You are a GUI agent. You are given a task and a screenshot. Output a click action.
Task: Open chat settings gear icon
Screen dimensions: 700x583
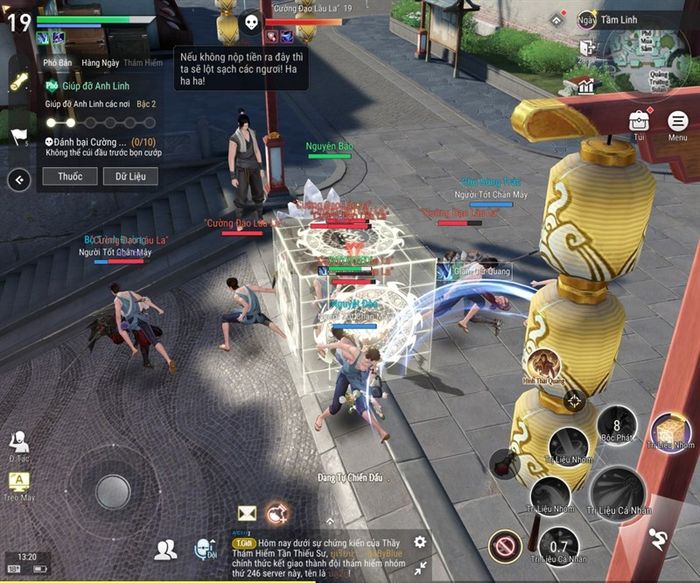[x=420, y=541]
